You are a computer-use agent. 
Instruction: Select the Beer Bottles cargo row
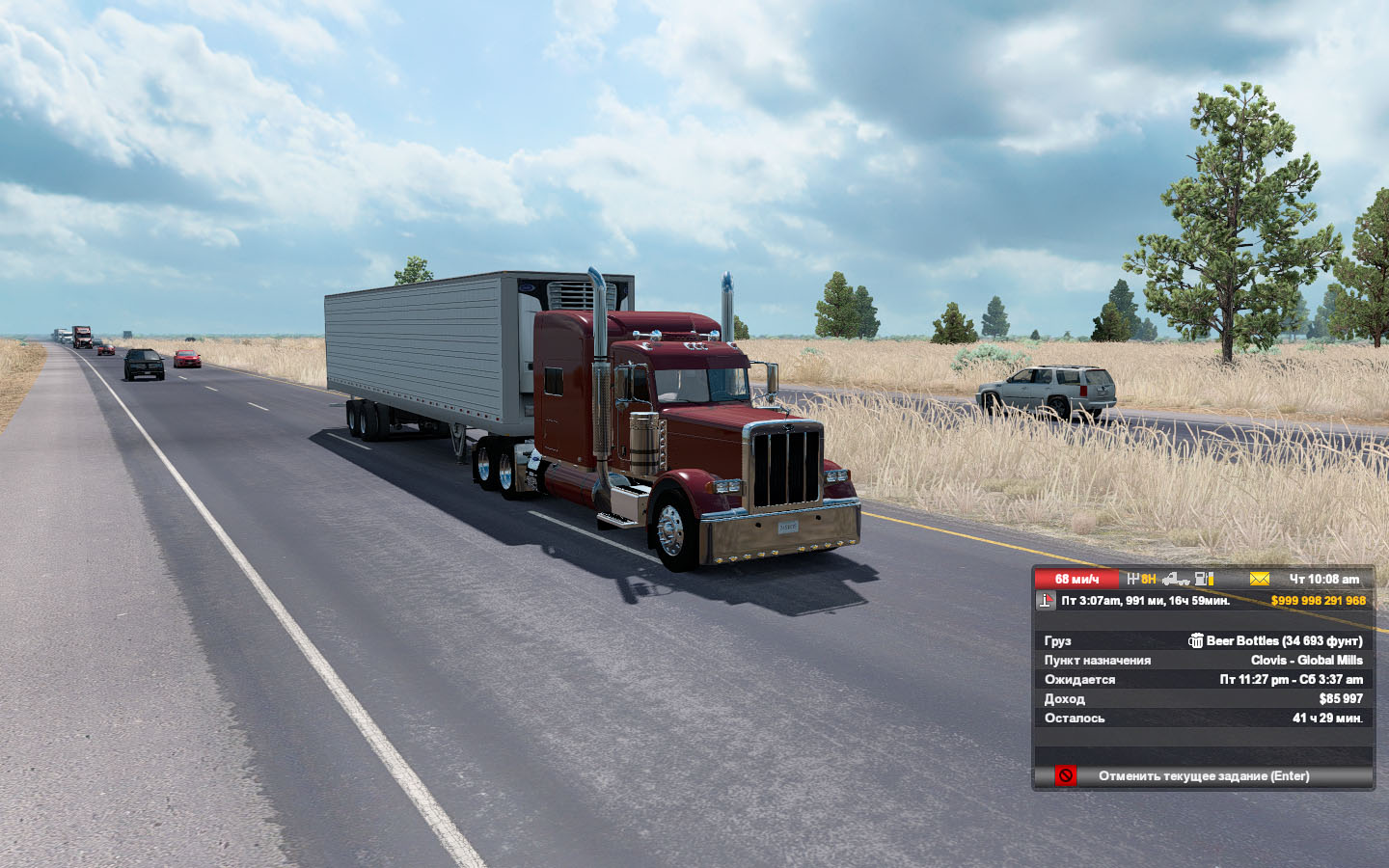[x=1203, y=640]
